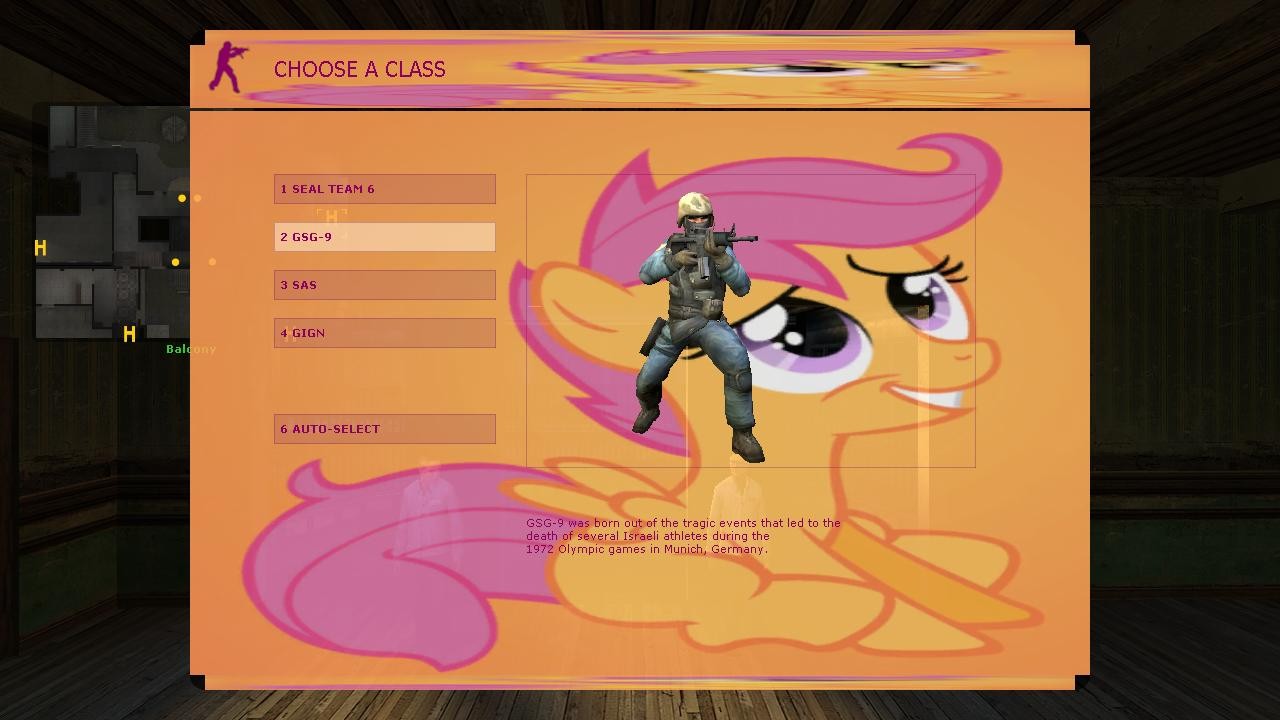Click the radar minimap behind the menu
1280x720 pixels.
point(110,220)
